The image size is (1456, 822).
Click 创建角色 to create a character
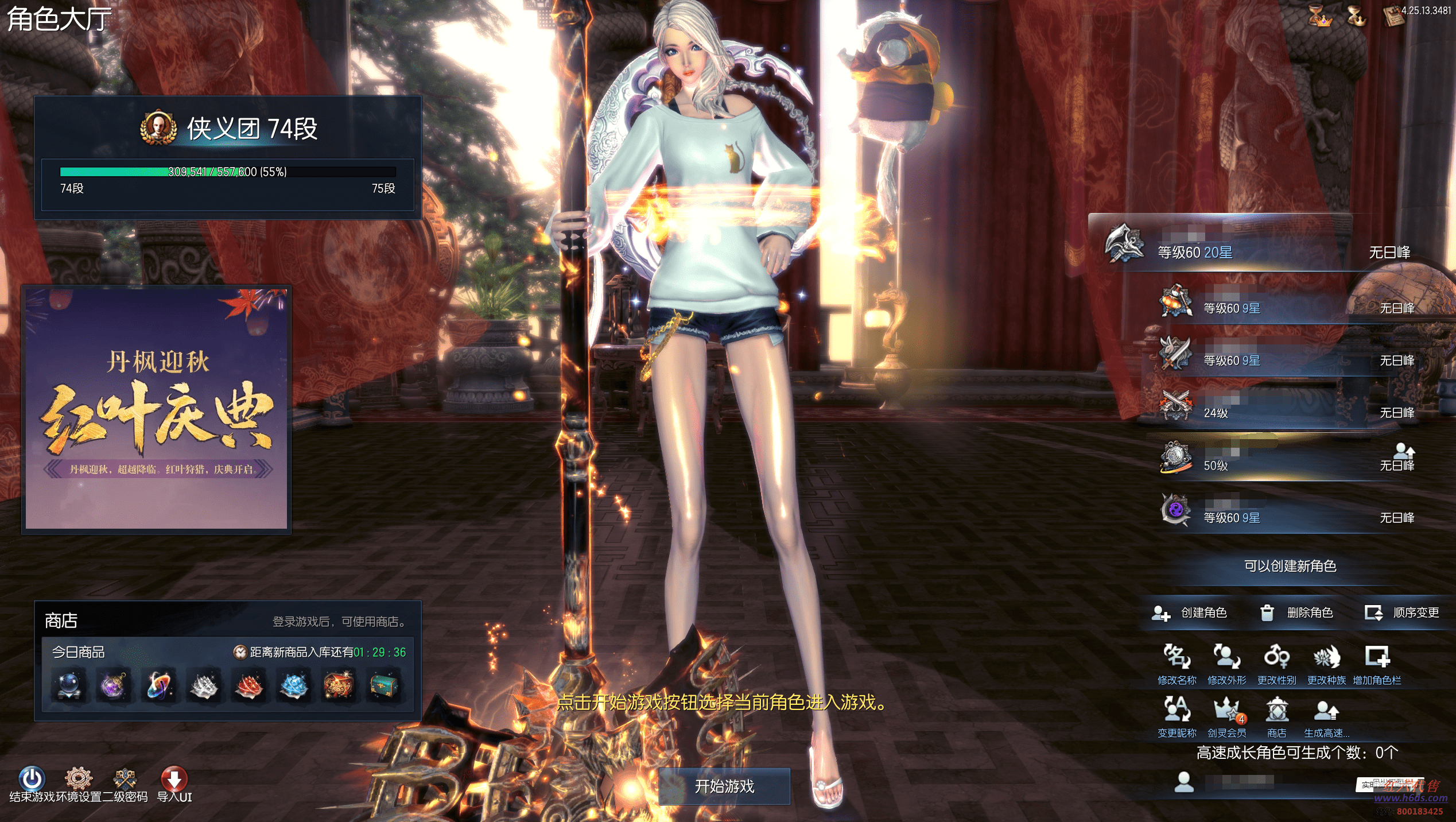pyautogui.click(x=1190, y=613)
